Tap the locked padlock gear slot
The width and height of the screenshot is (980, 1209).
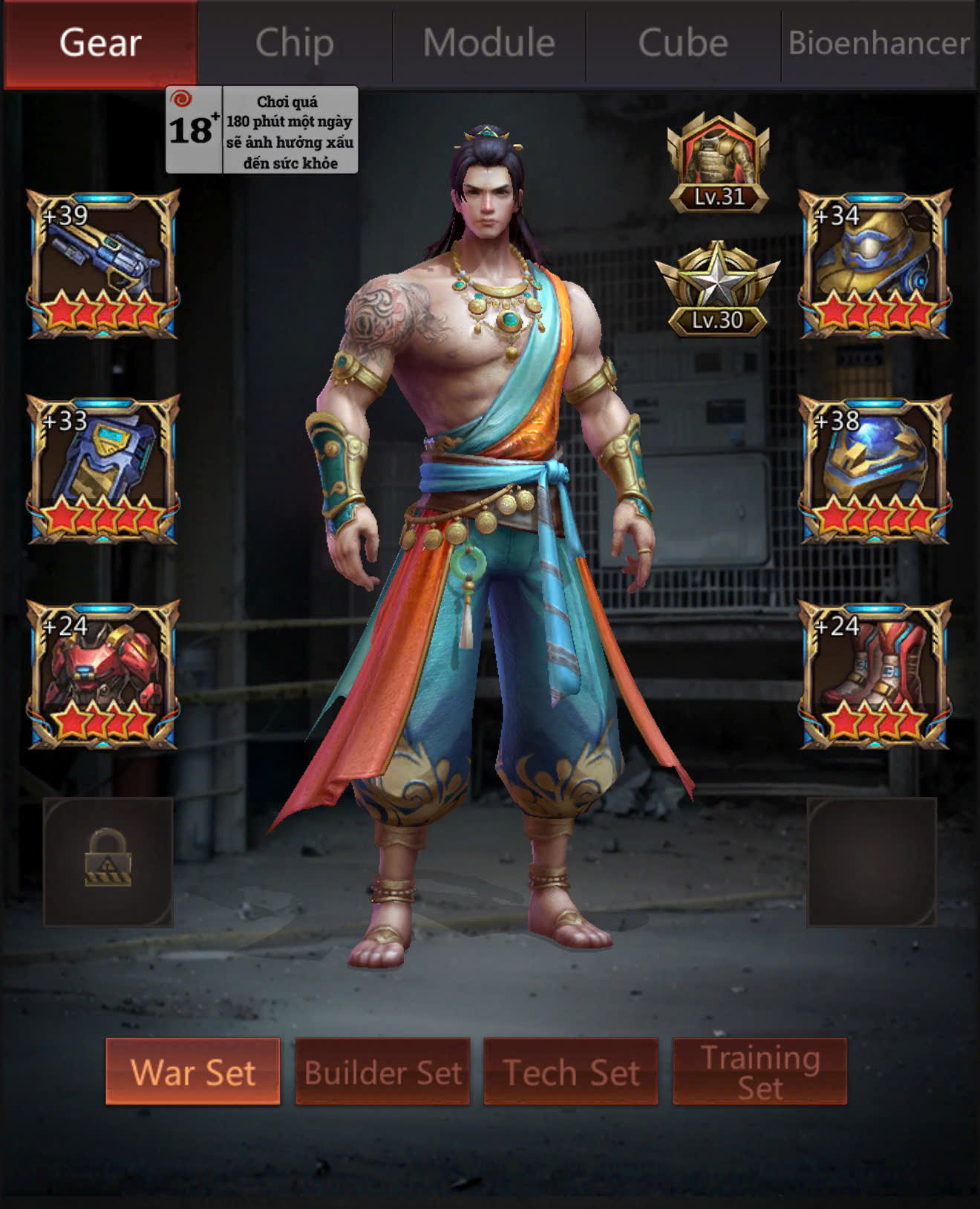[x=108, y=861]
